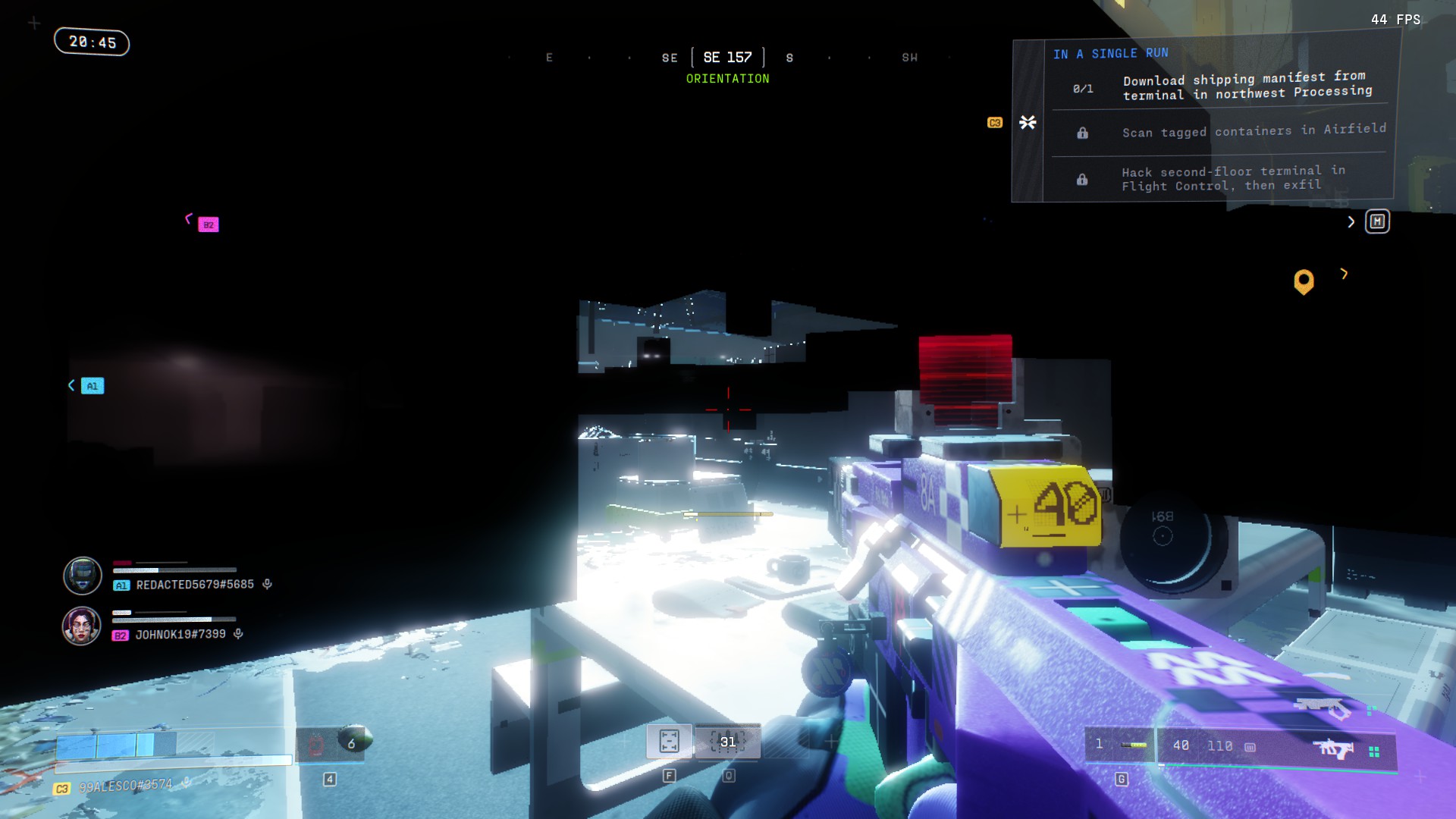The height and width of the screenshot is (819, 1456).
Task: Click teammate REDACTED5679's helmet portrait
Action: point(83,576)
